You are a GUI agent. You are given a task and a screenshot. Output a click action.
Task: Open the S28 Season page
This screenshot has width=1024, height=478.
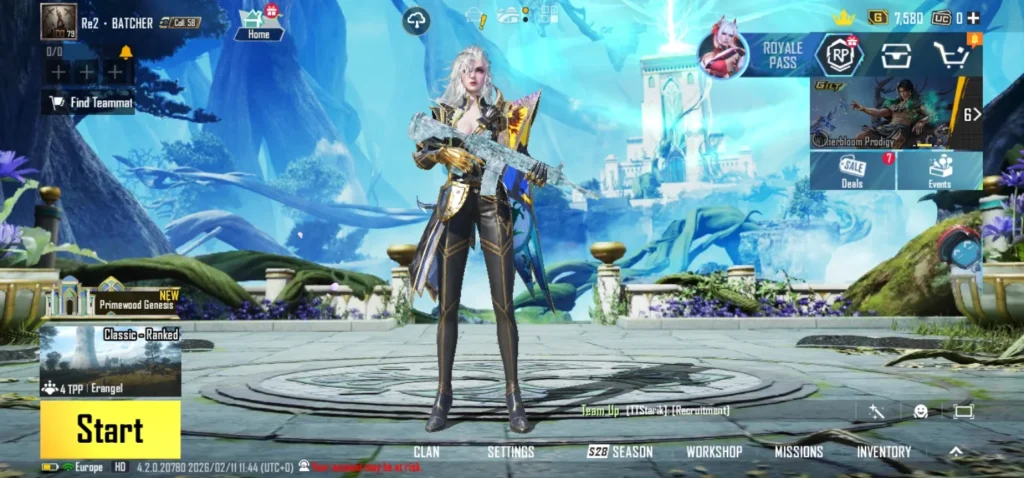click(620, 452)
